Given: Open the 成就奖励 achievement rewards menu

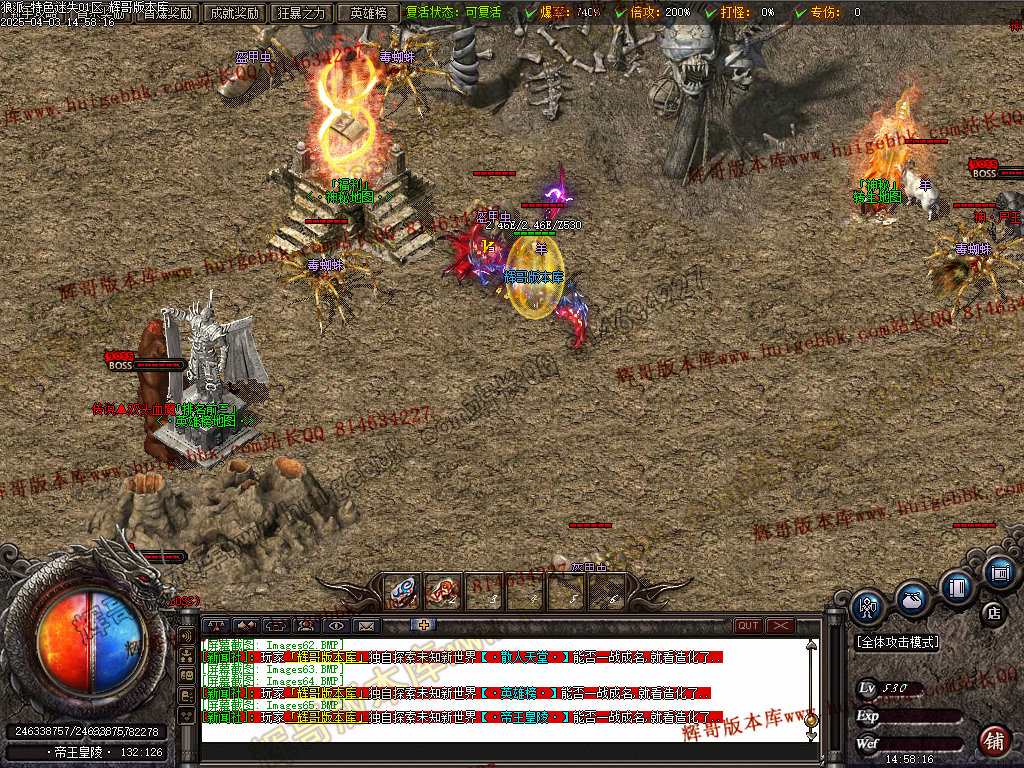Looking at the screenshot, I should [233, 13].
